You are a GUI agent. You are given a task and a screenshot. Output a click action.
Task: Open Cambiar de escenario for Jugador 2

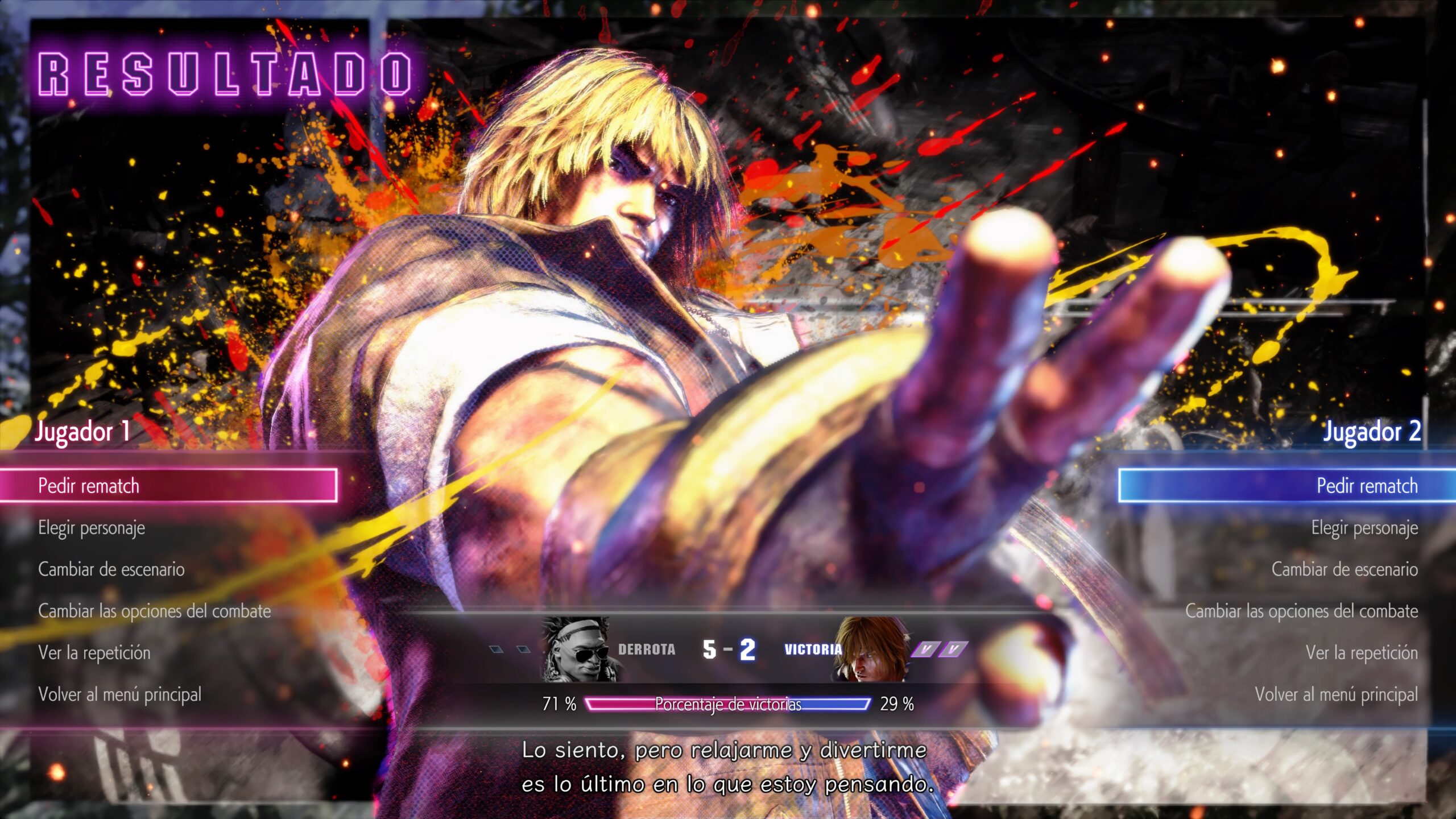pyautogui.click(x=1345, y=569)
